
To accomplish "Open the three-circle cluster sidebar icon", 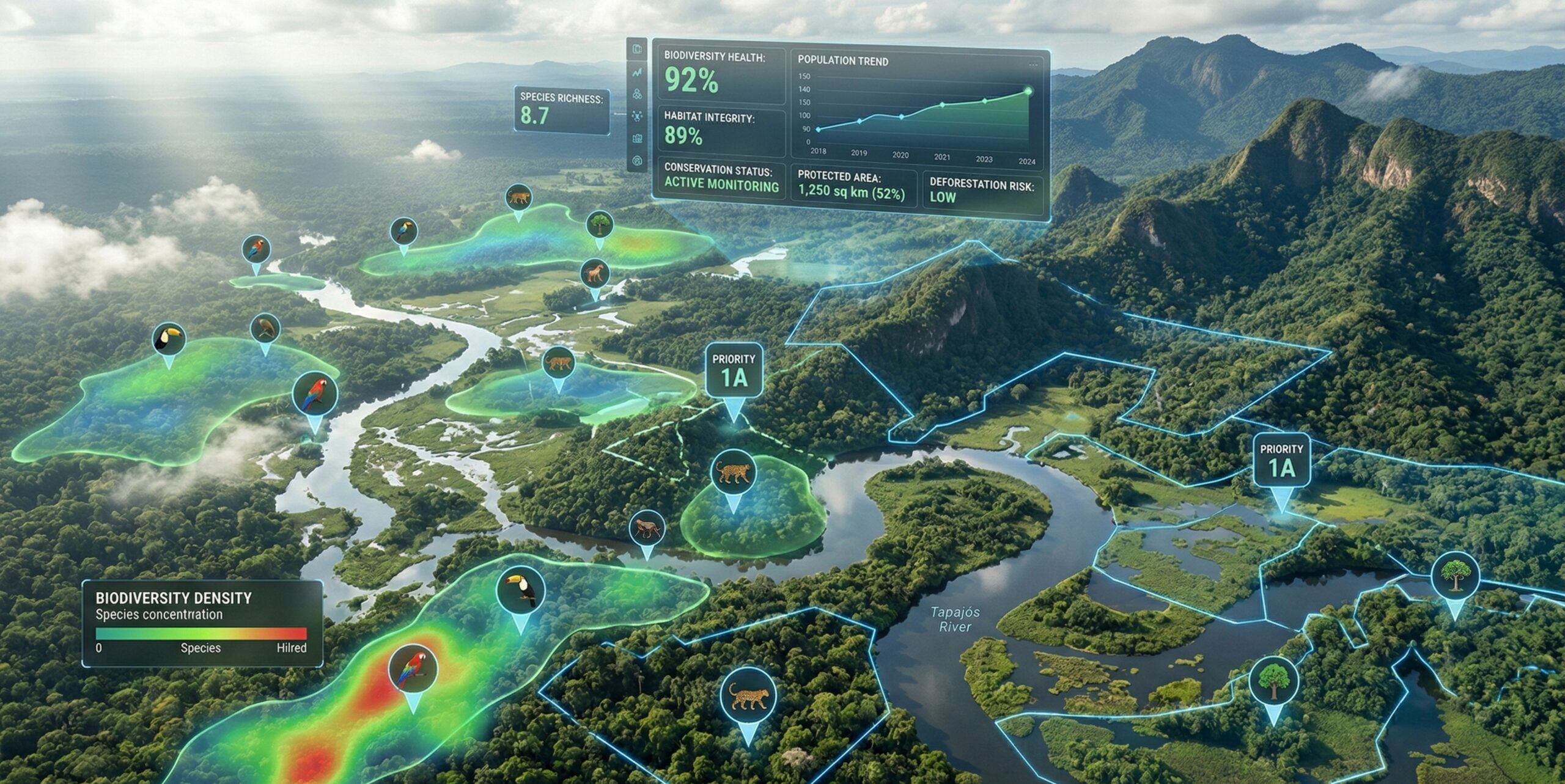I will (x=637, y=94).
